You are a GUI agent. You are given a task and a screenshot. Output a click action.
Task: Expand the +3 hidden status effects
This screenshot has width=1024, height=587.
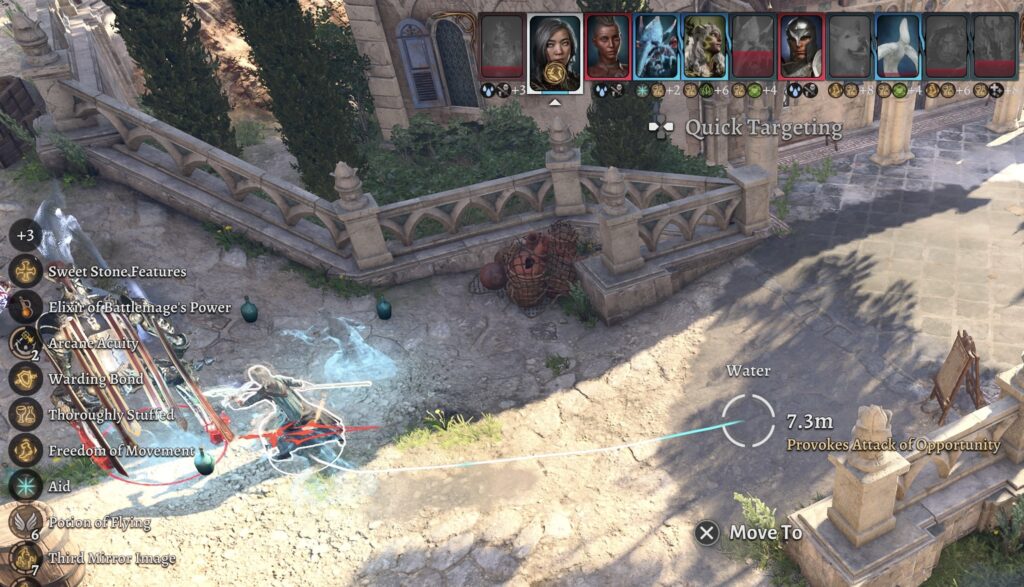tap(25, 236)
